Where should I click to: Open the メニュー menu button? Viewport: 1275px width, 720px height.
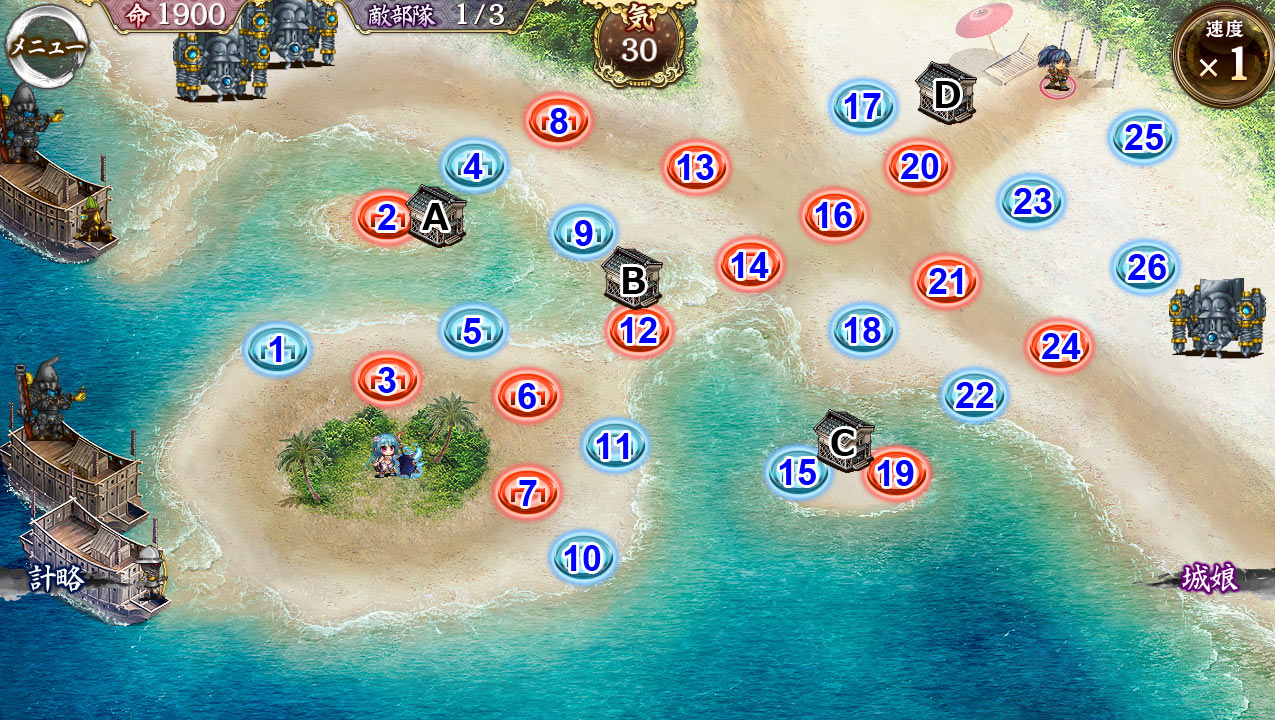point(46,44)
